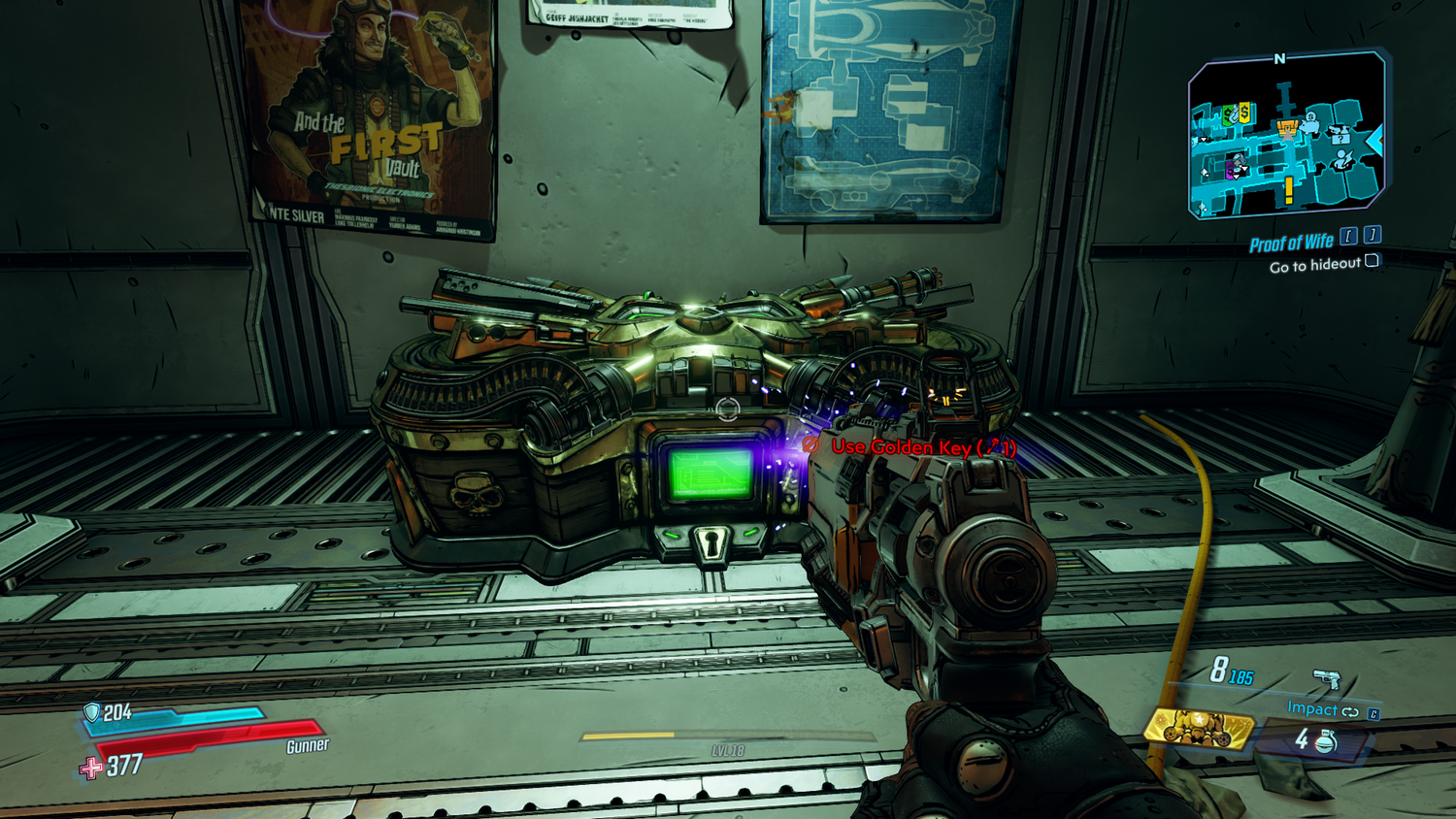1456x819 pixels.
Task: Toggle tracking on the Go to hideout objective box
Action: click(1372, 262)
